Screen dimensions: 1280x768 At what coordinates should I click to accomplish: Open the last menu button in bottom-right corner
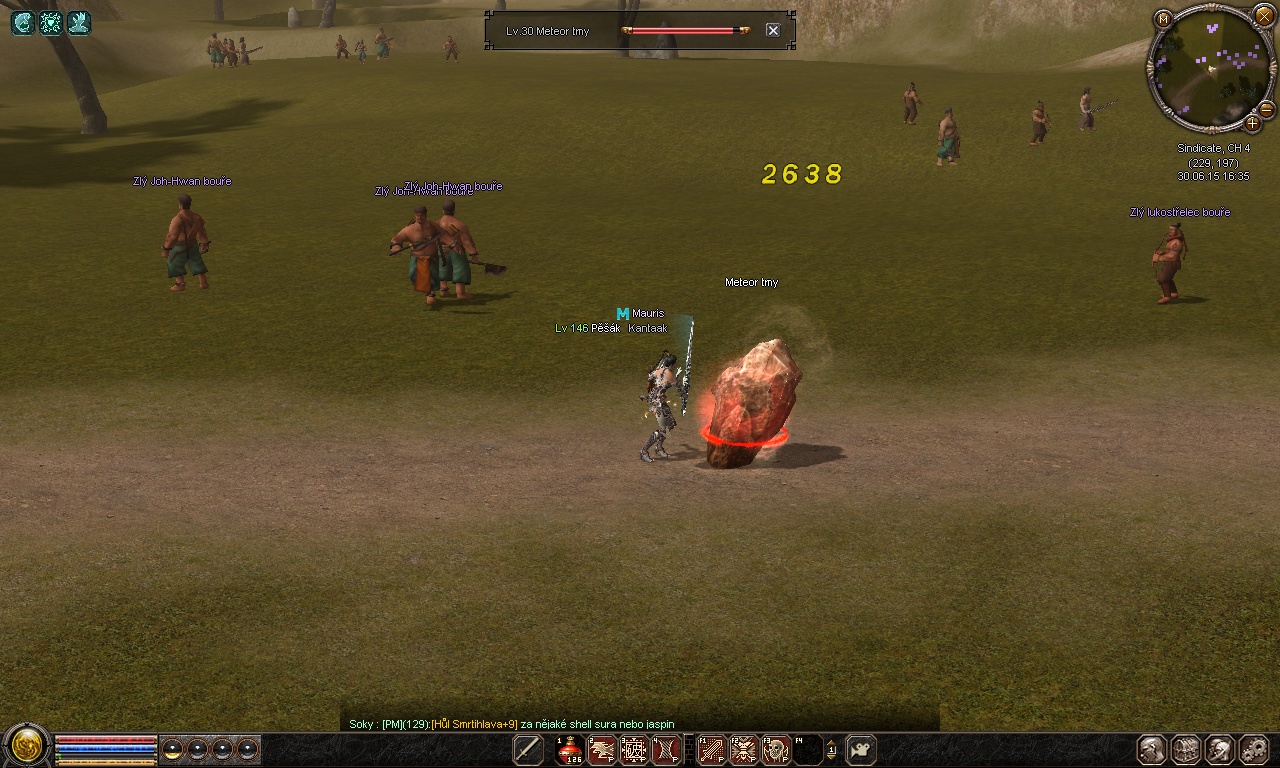point(1254,749)
